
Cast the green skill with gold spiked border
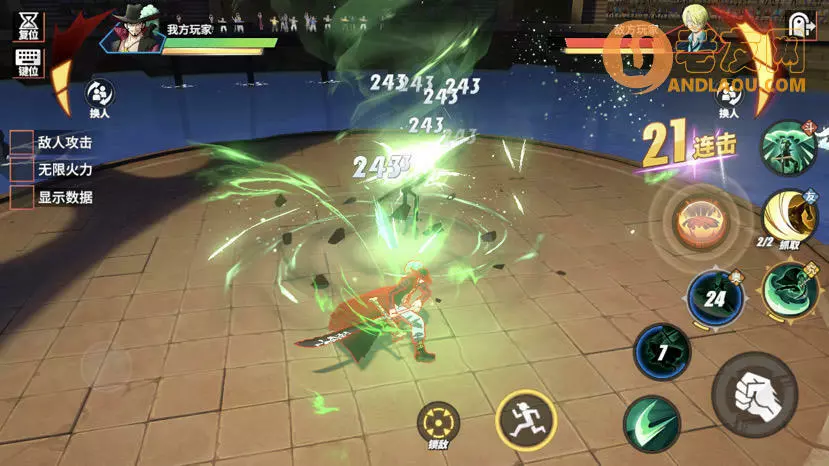(x=790, y=289)
